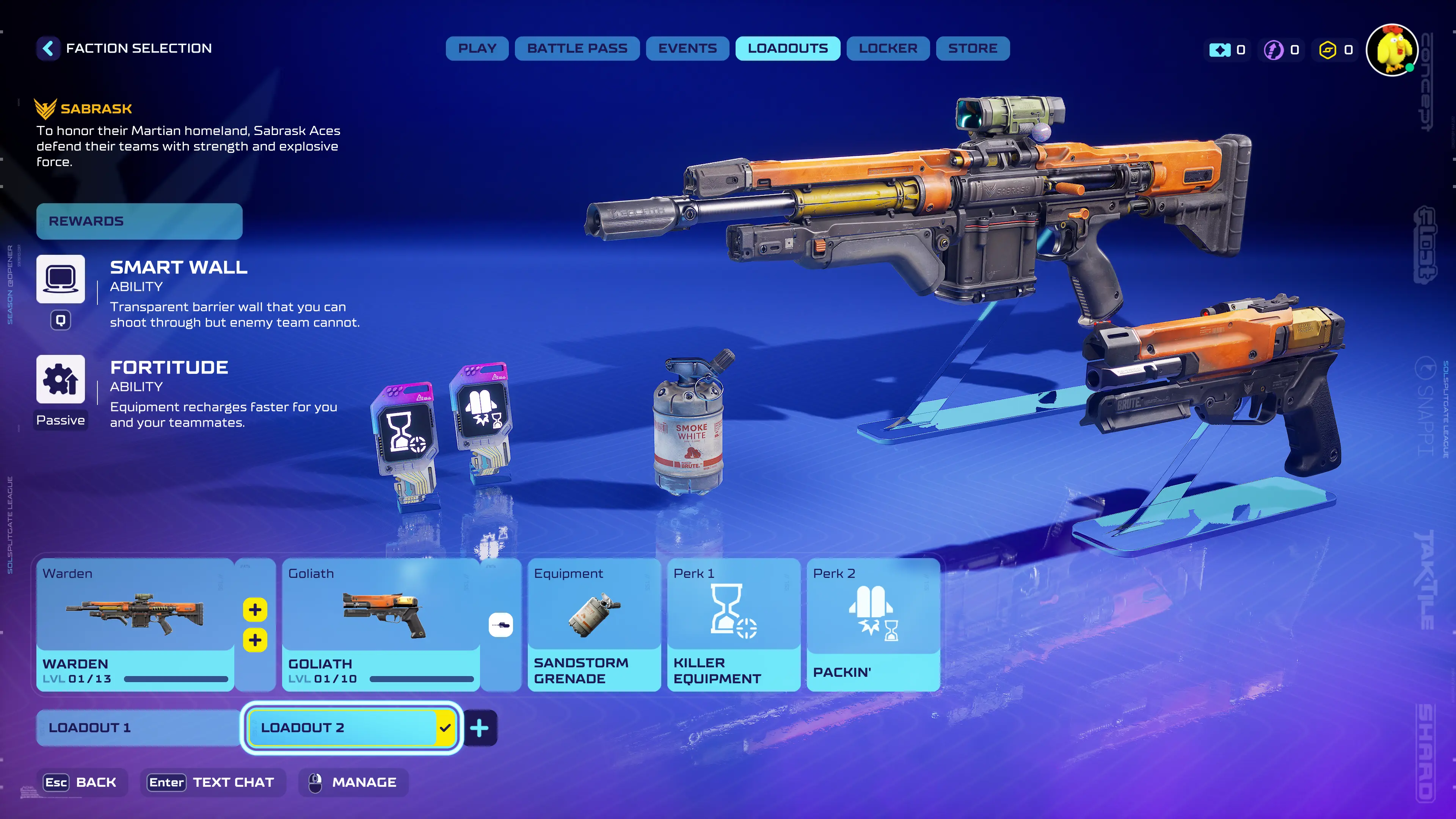The image size is (1456, 819).
Task: Switch to the Play tab
Action: (x=477, y=49)
